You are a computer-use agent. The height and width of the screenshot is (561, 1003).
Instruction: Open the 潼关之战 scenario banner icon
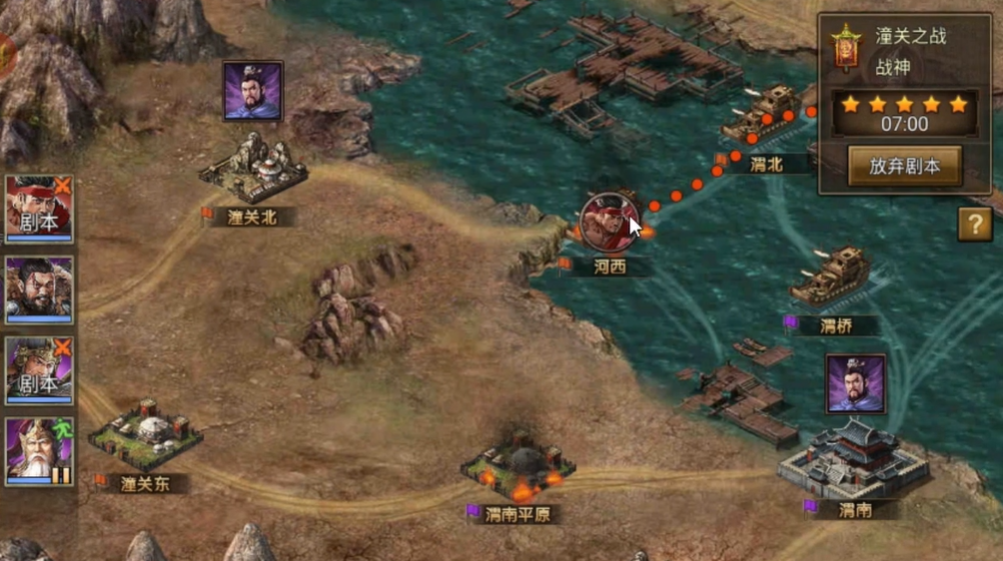click(846, 48)
